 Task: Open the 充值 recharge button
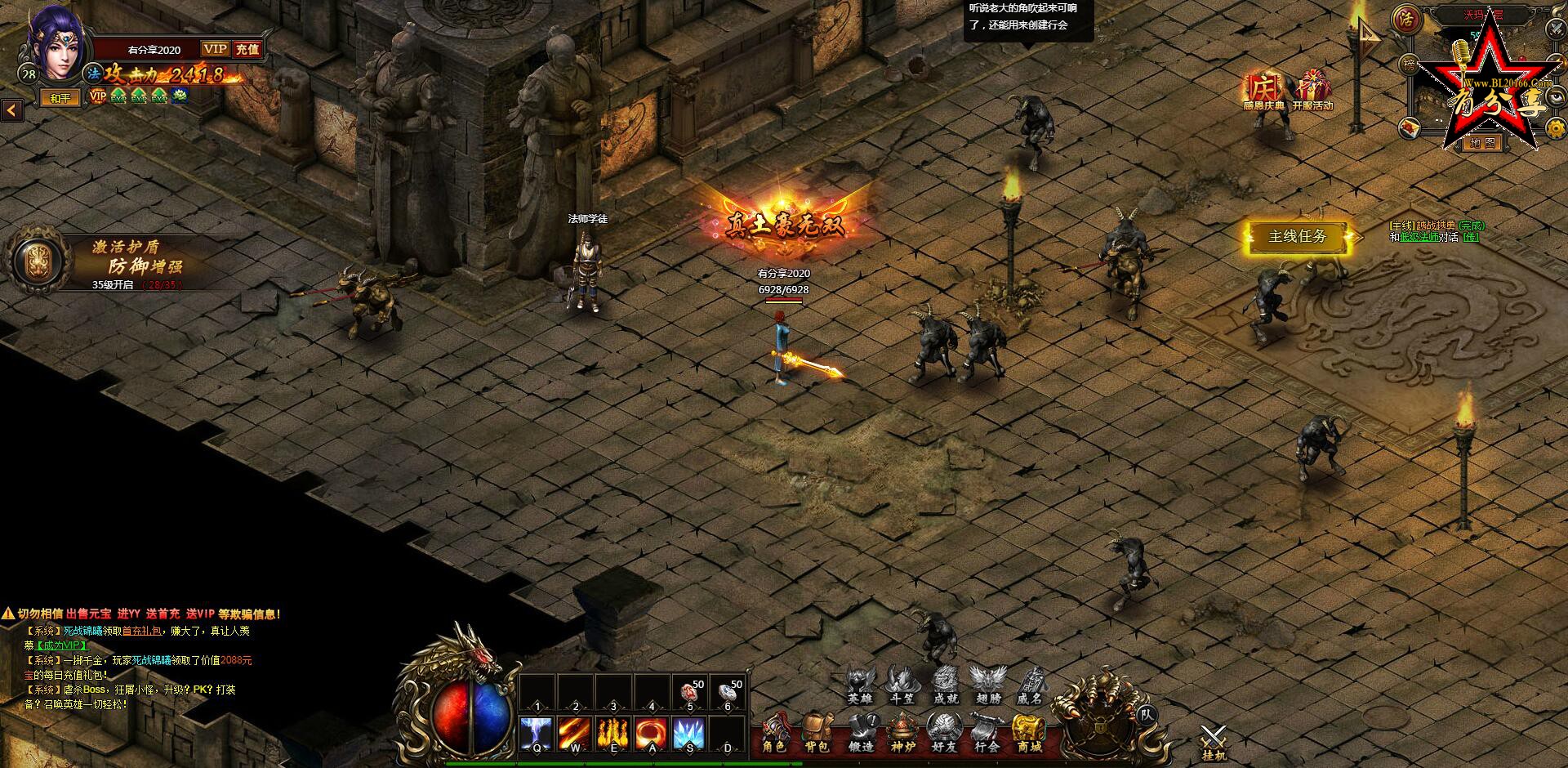247,50
